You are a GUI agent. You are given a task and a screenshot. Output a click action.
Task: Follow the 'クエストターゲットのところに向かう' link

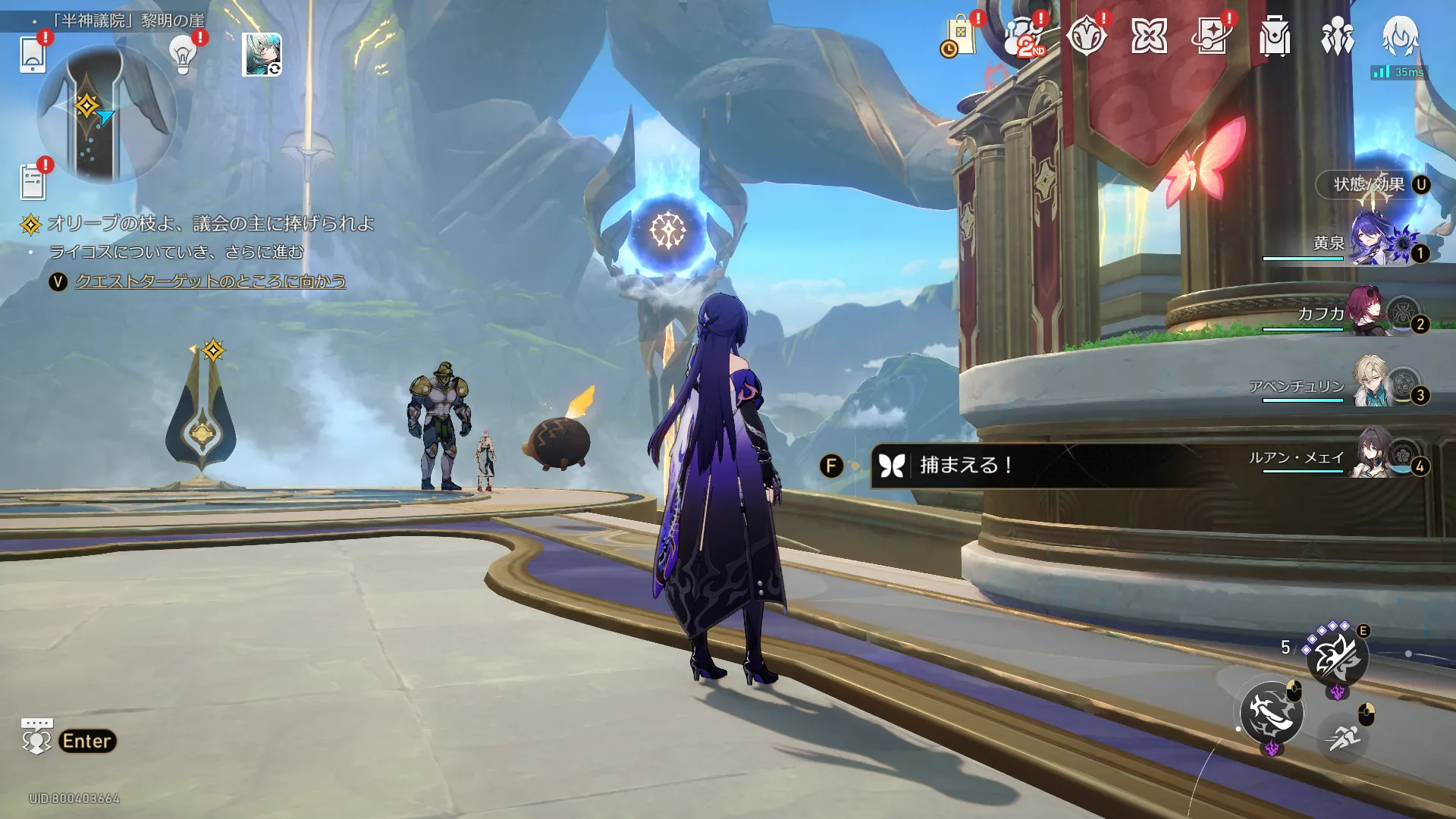click(211, 281)
